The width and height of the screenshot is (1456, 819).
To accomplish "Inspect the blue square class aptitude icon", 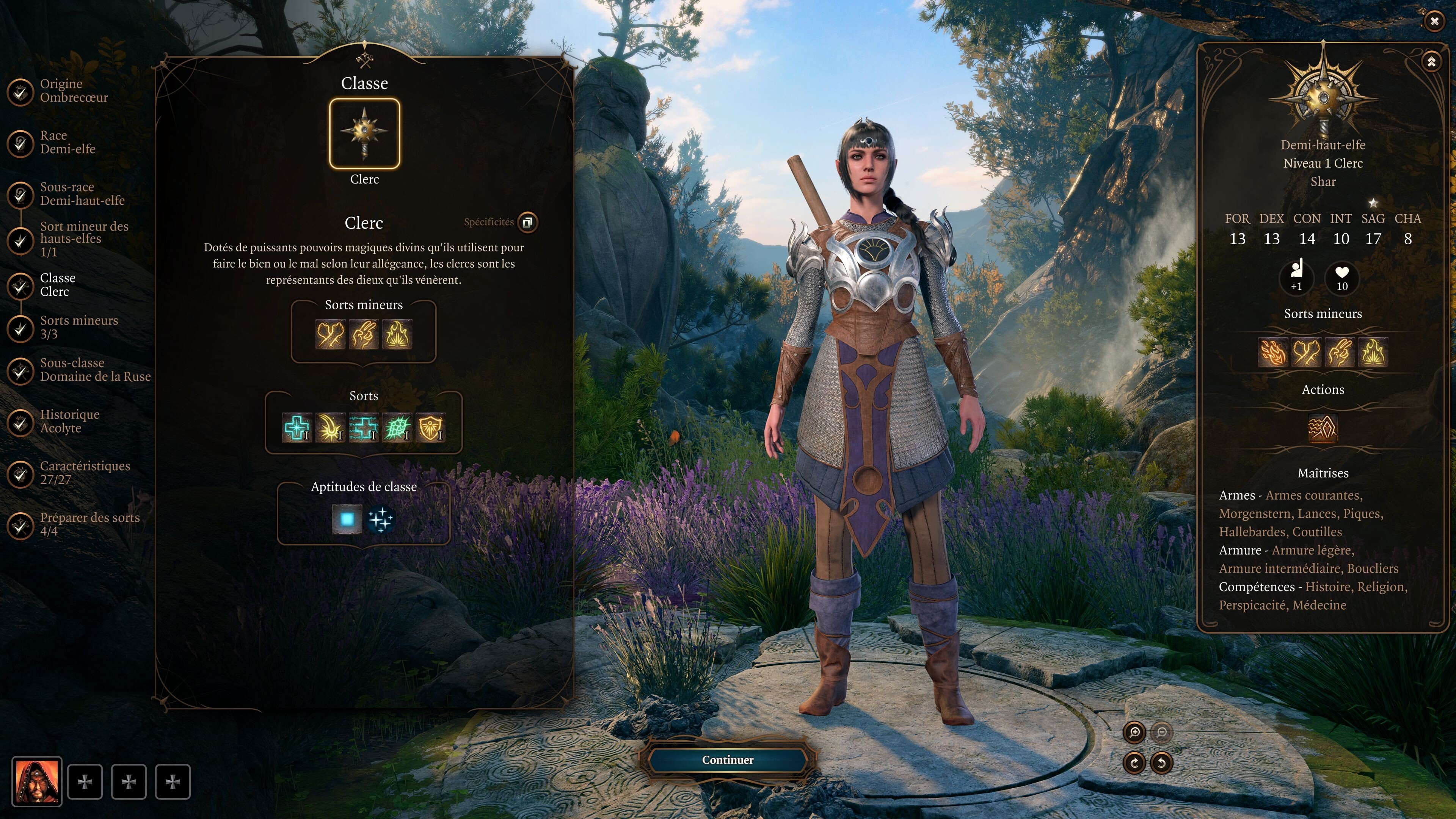I will coord(347,519).
